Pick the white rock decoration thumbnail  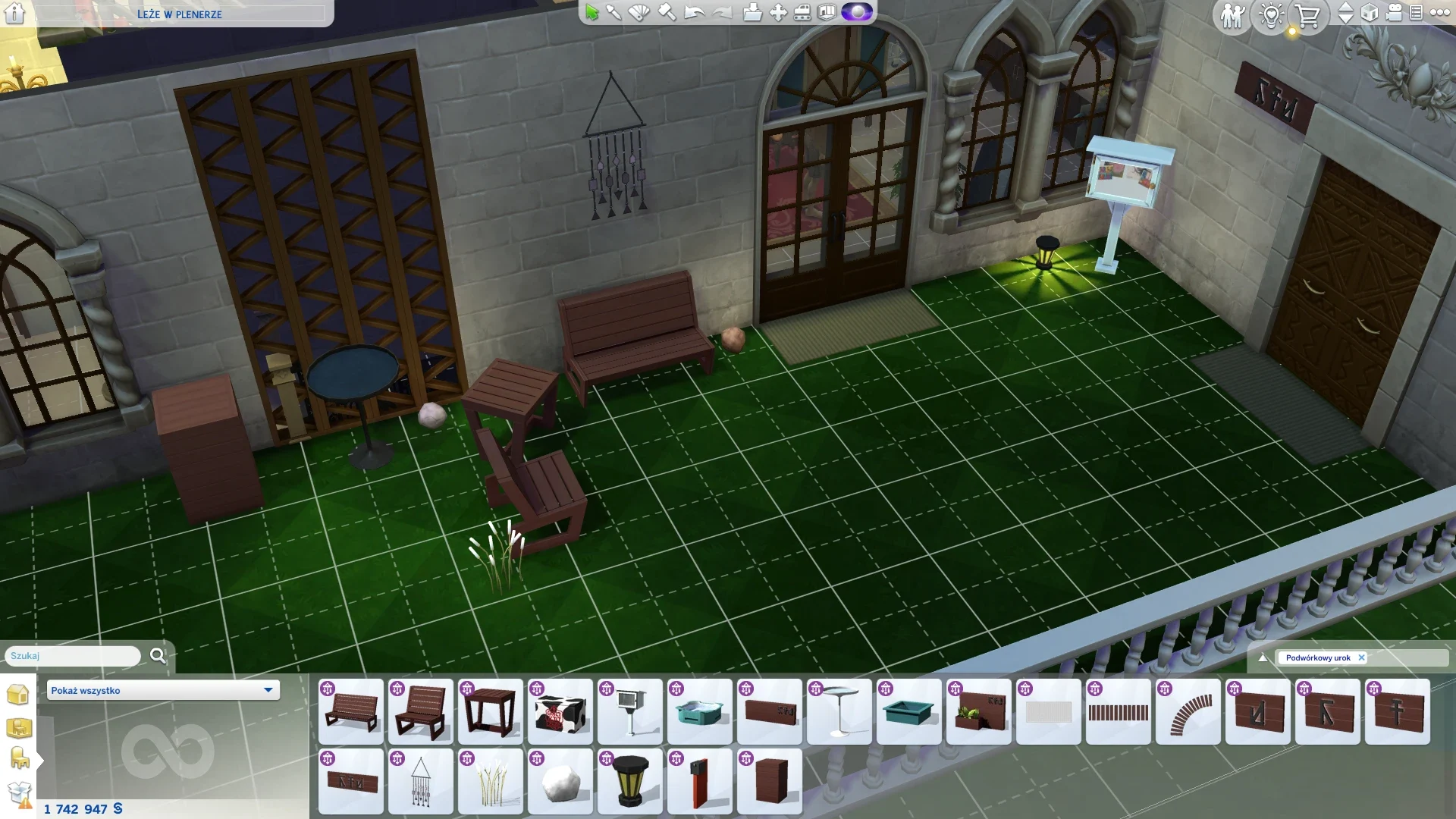560,782
